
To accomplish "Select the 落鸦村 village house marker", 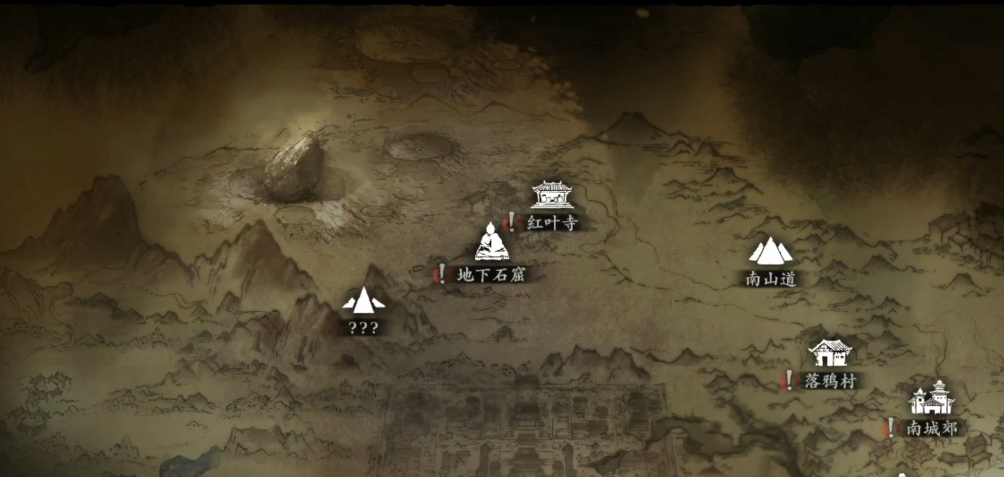I will pyautogui.click(x=830, y=353).
